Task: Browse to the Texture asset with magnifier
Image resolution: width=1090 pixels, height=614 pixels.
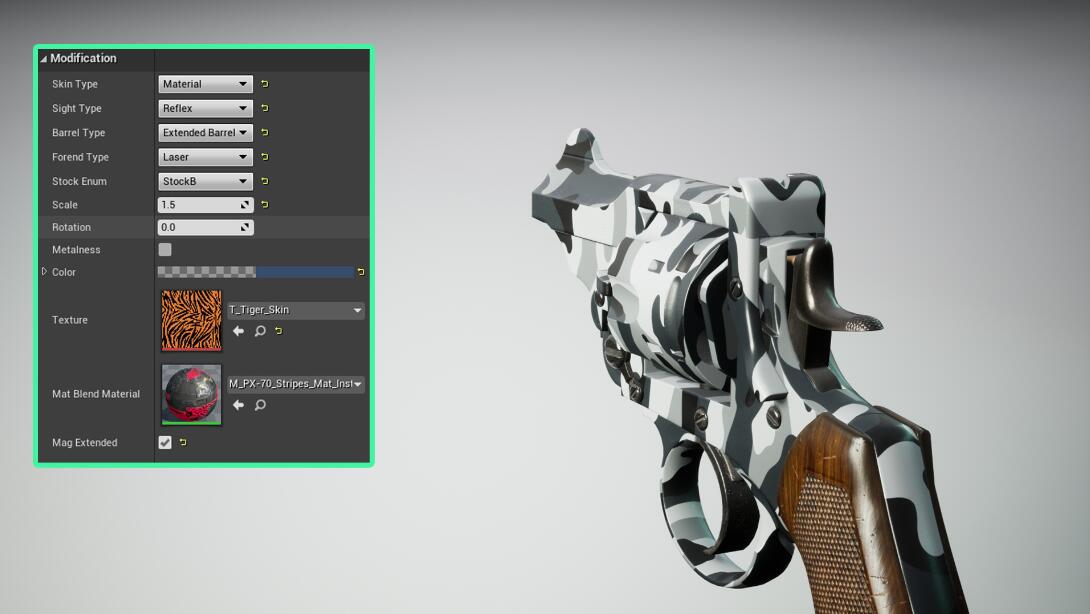Action: click(x=260, y=331)
